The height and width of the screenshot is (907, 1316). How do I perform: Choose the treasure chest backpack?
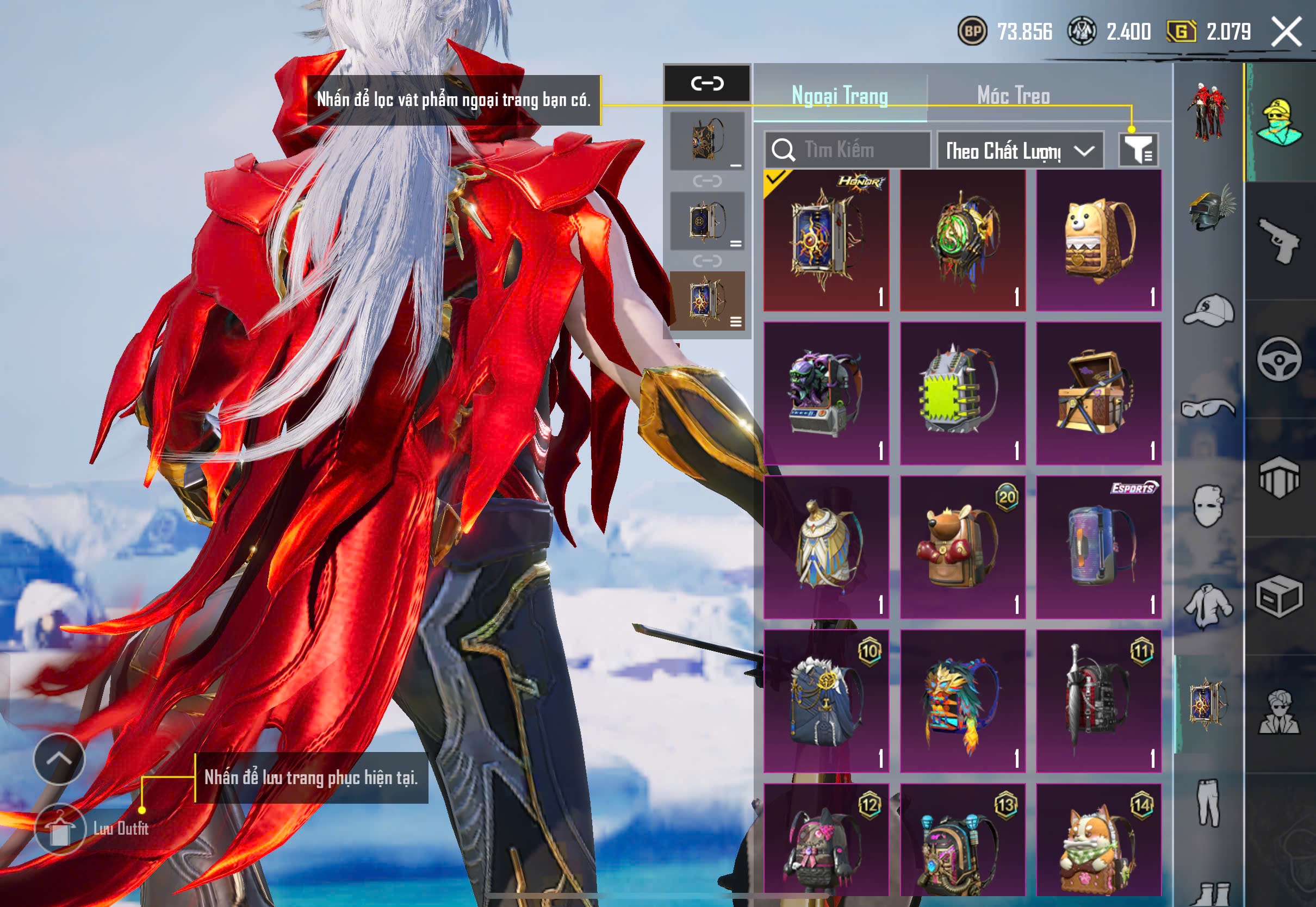tap(1098, 393)
